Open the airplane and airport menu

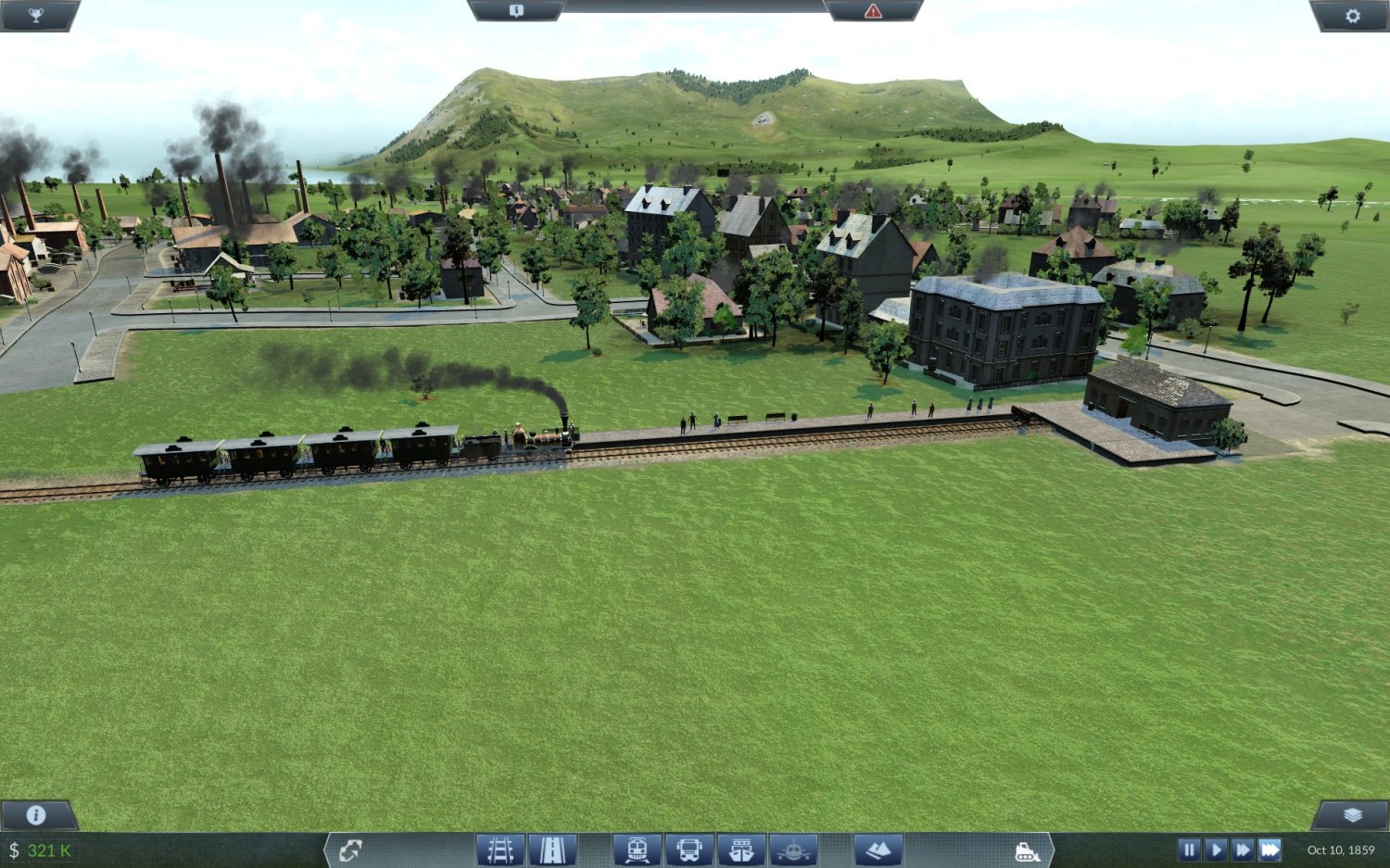[x=793, y=849]
